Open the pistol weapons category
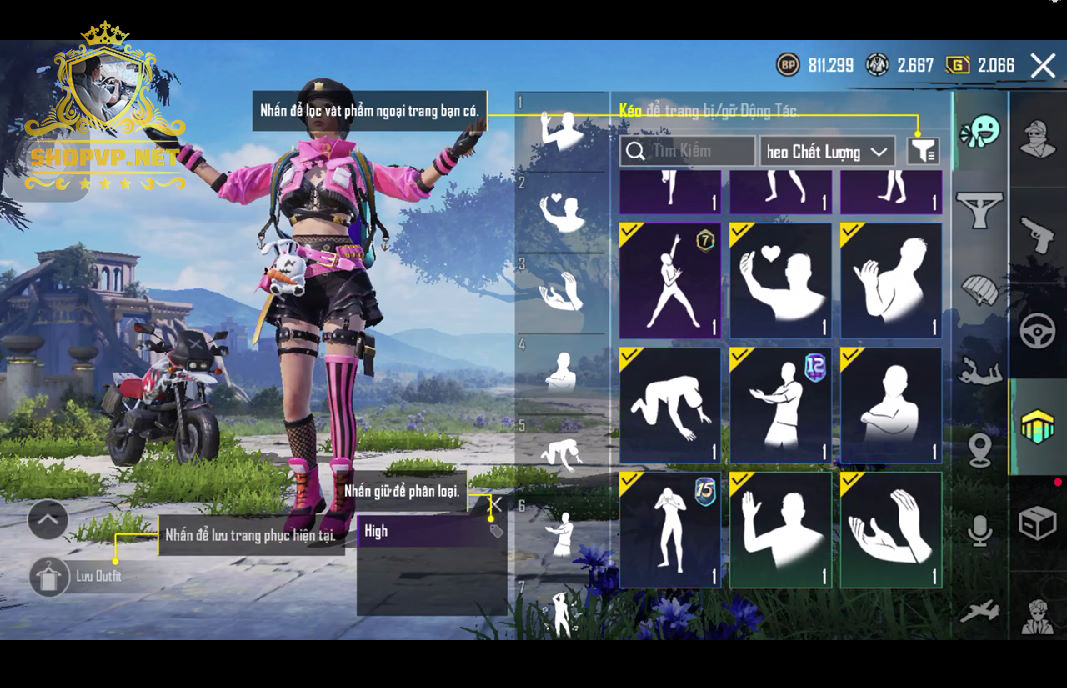 [1037, 236]
